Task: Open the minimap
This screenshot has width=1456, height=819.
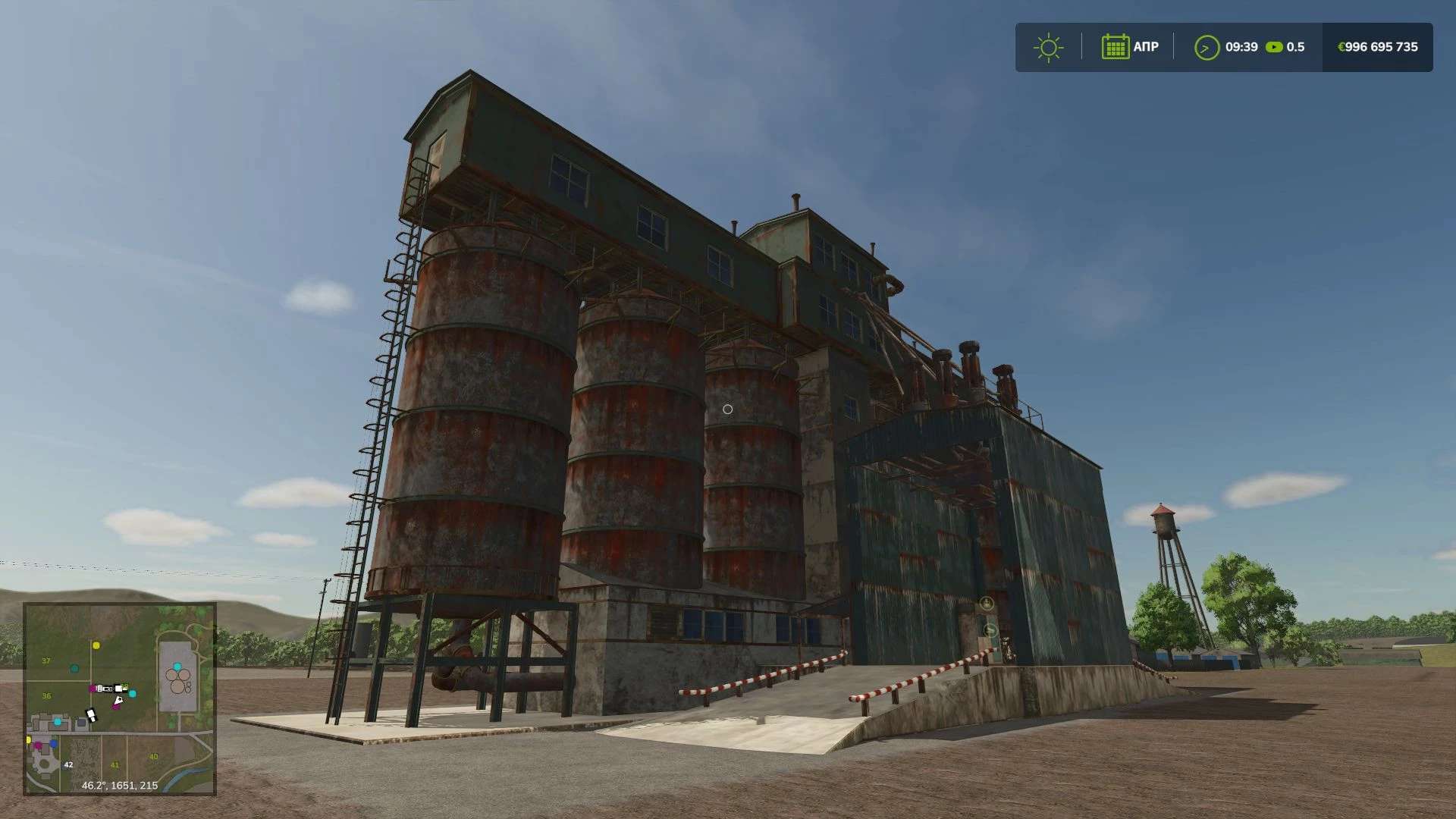Action: click(120, 698)
